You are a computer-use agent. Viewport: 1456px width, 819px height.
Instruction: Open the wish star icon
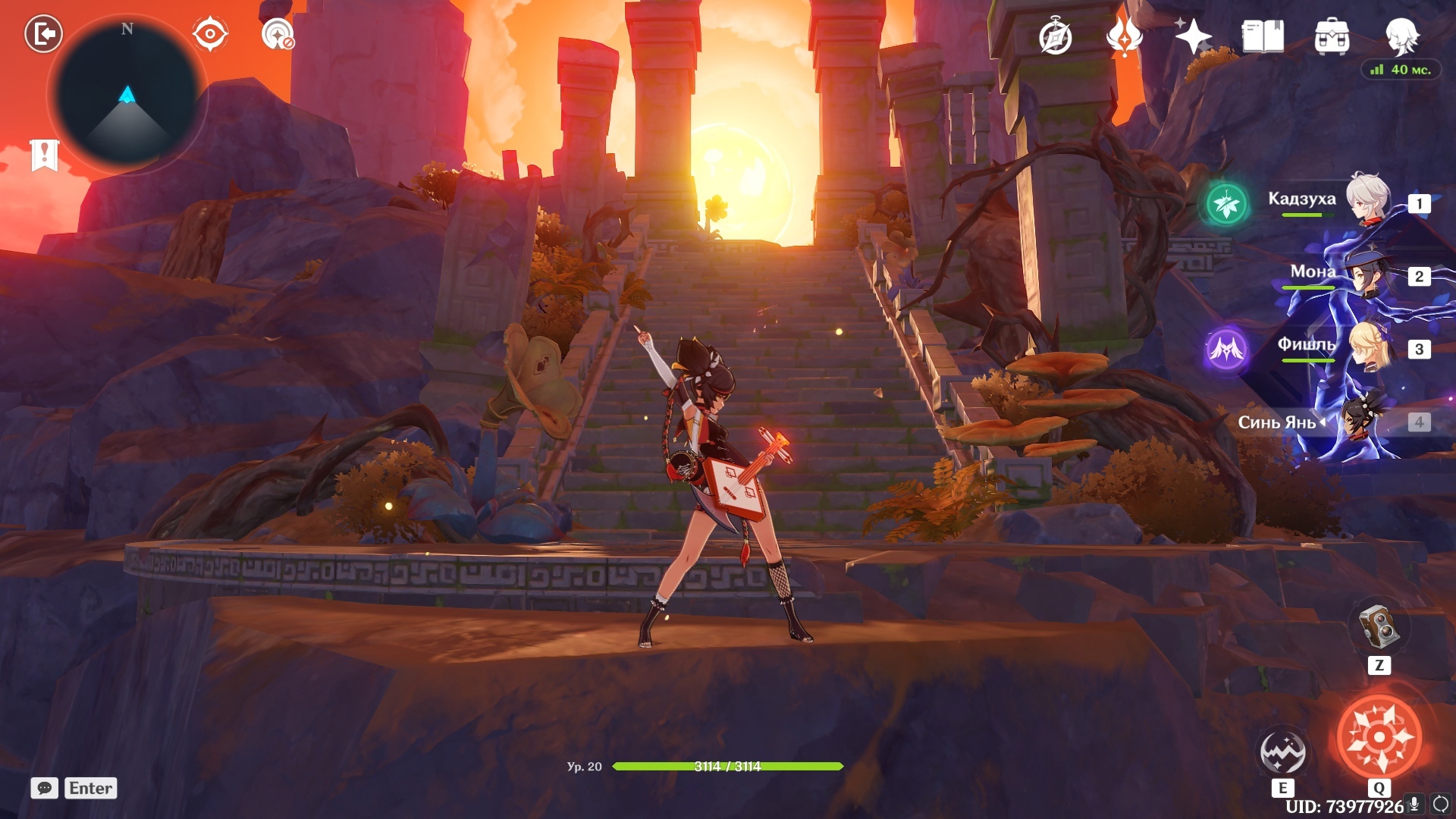click(1193, 36)
